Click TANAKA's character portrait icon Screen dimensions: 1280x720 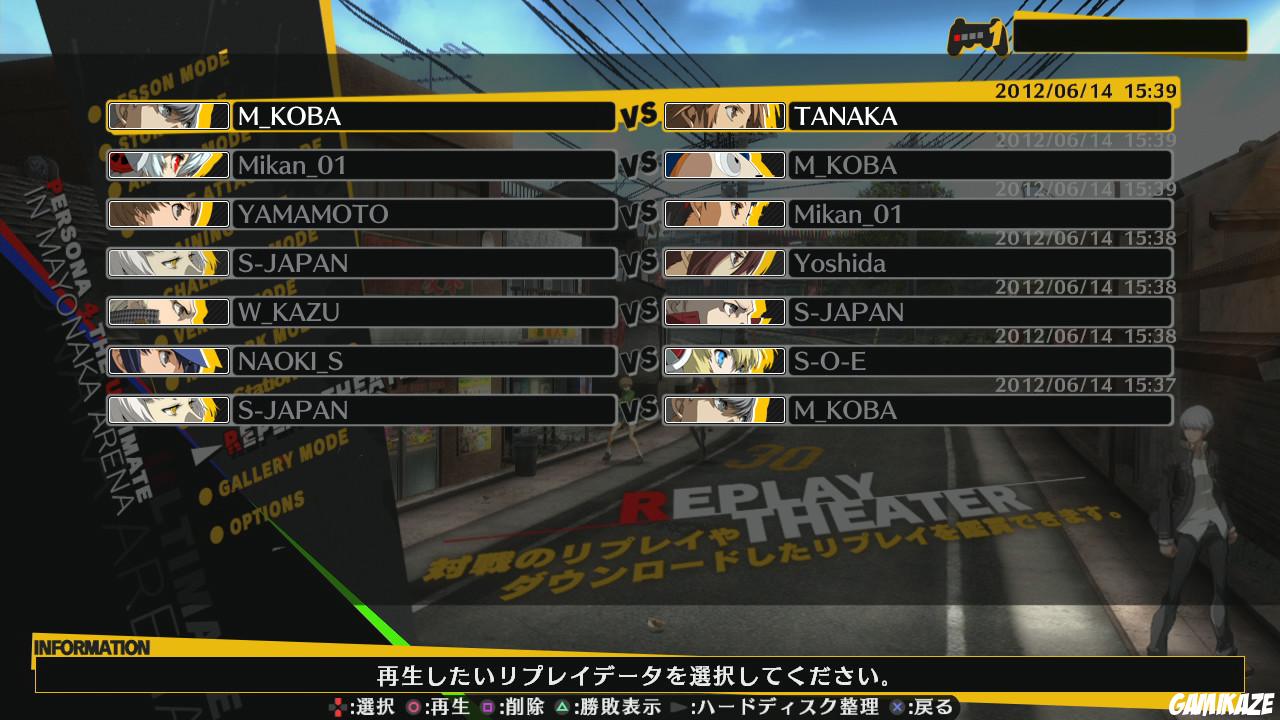pos(724,117)
